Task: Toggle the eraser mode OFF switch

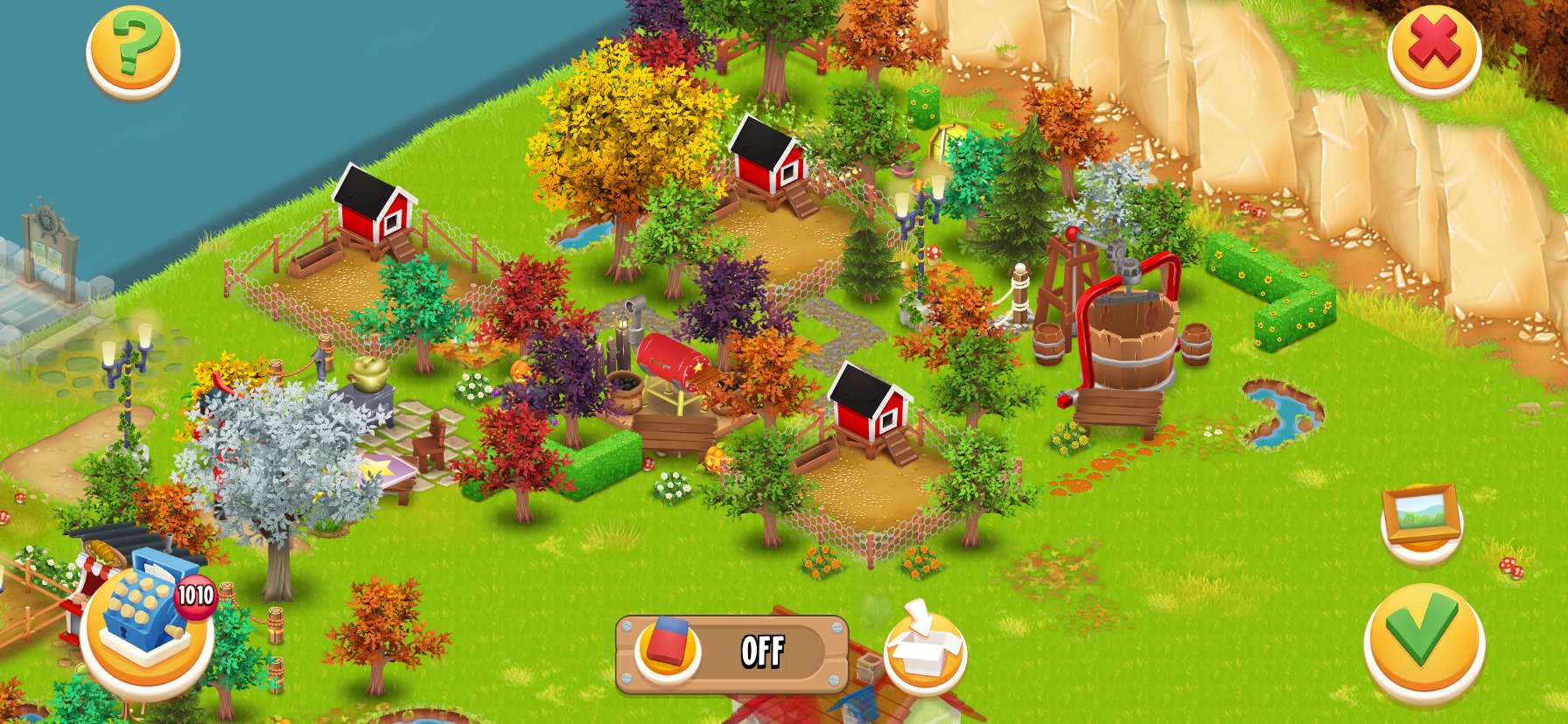Action: [731, 654]
